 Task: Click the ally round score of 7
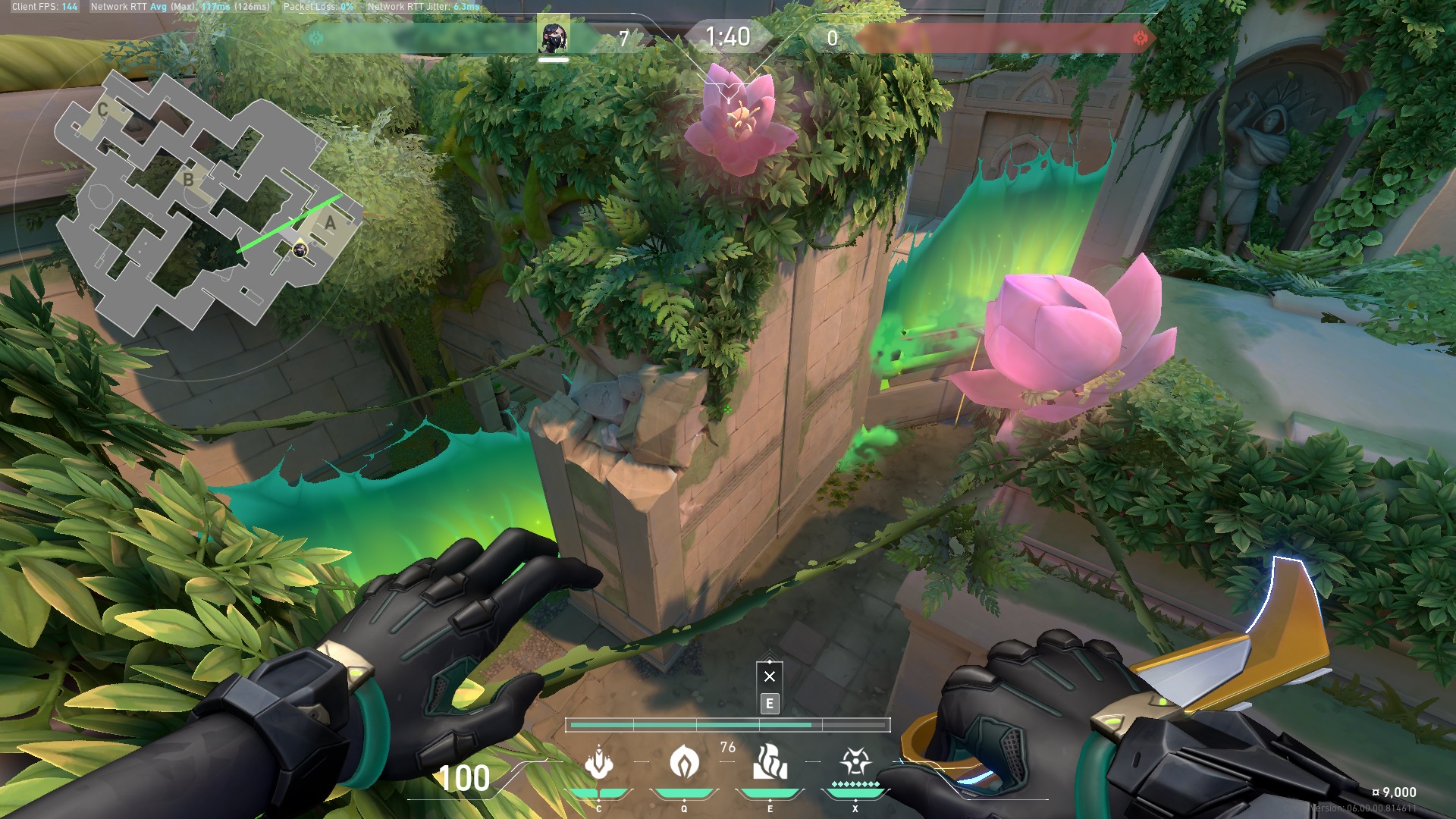click(625, 36)
